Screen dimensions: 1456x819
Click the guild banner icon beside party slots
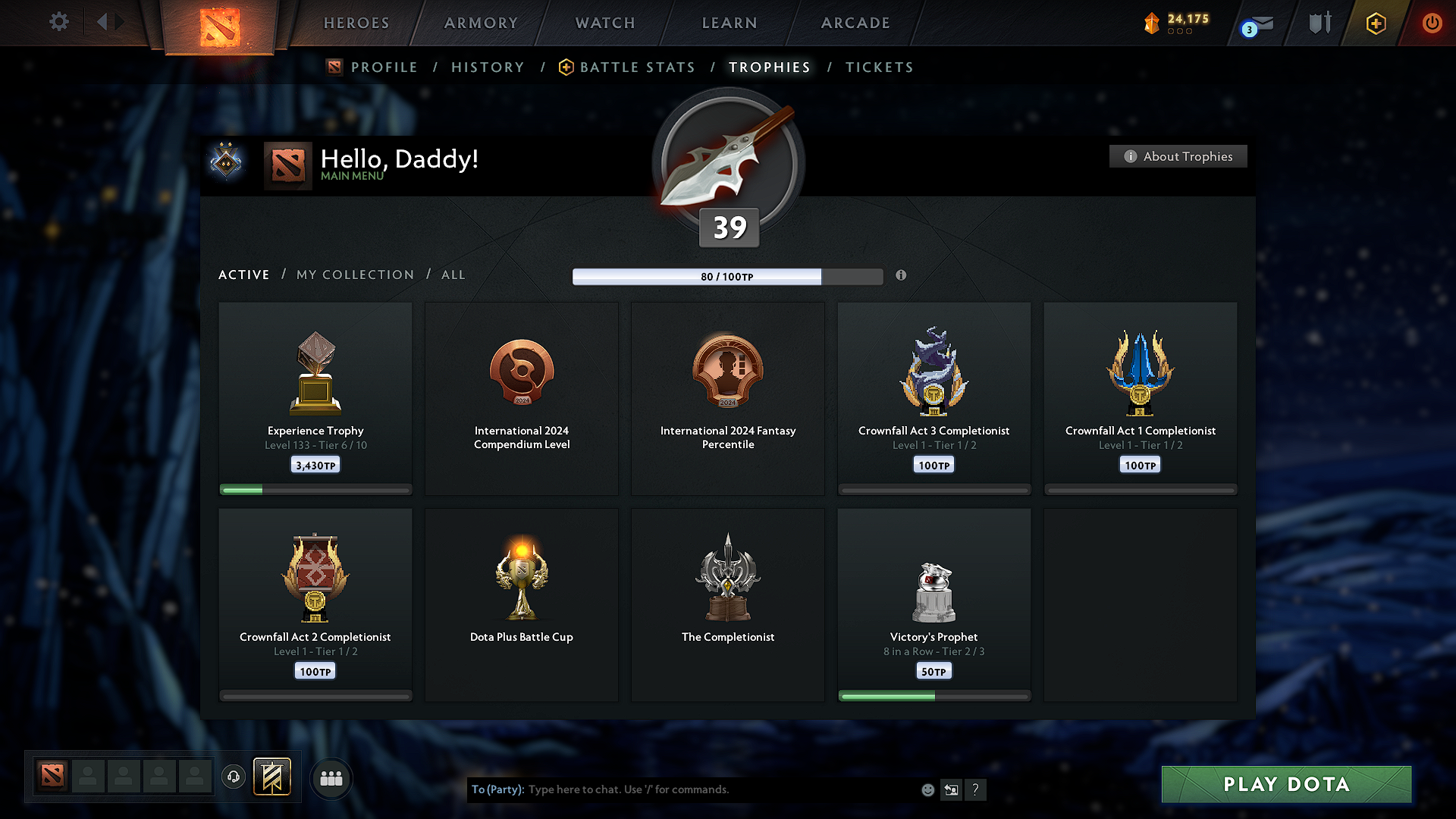click(x=272, y=777)
